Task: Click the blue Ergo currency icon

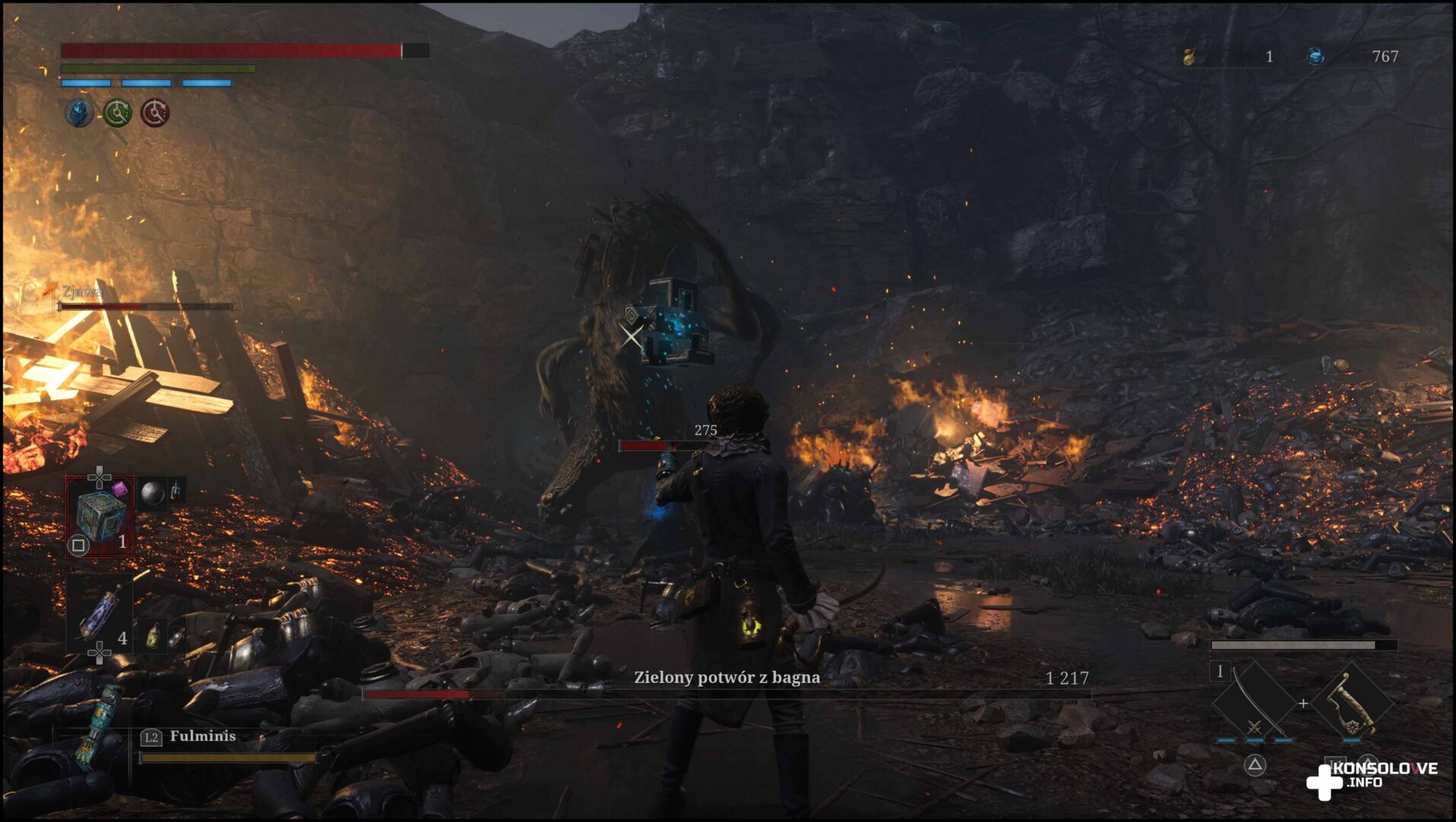Action: (x=1315, y=56)
